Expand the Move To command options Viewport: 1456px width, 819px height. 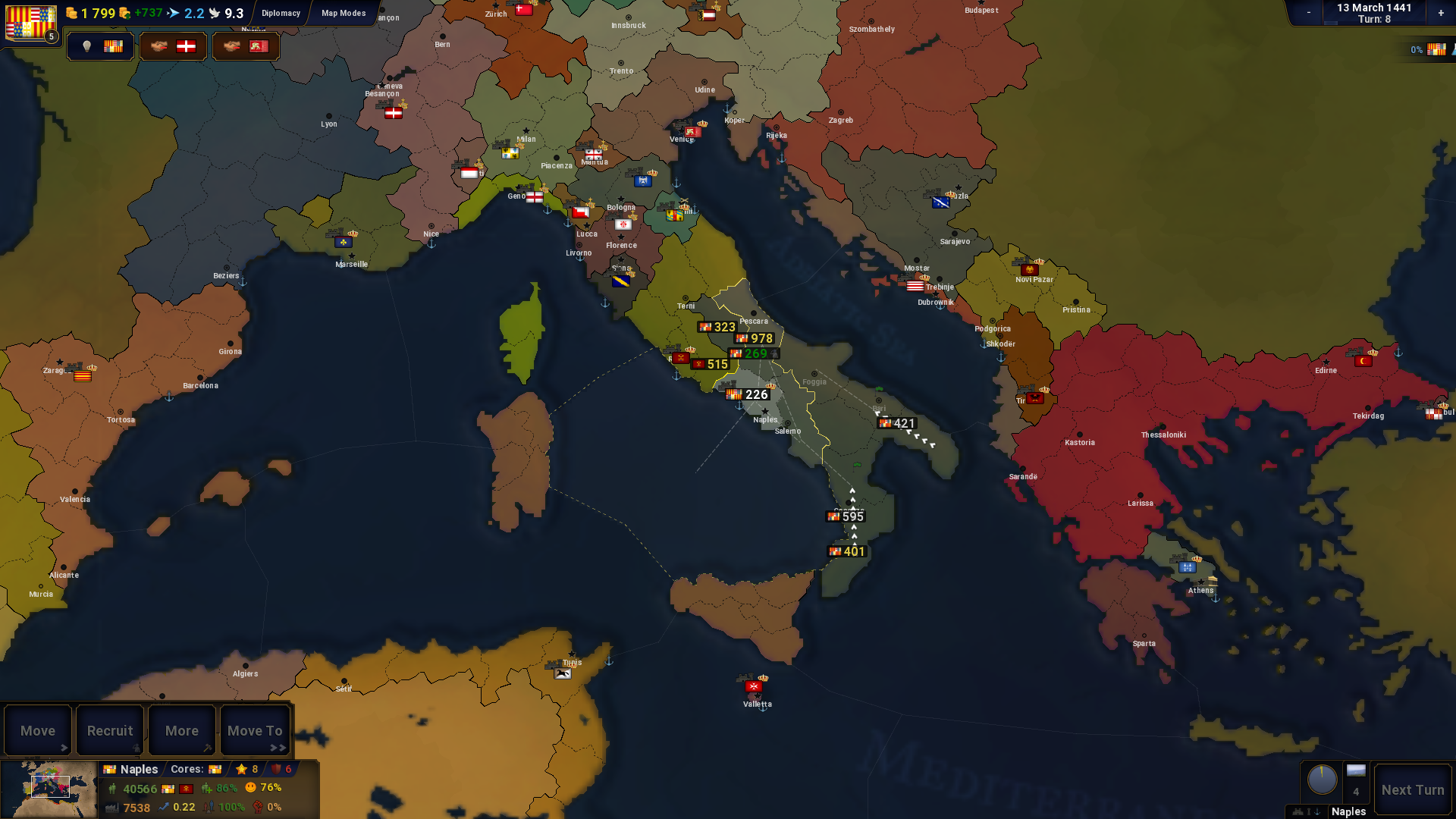255,730
